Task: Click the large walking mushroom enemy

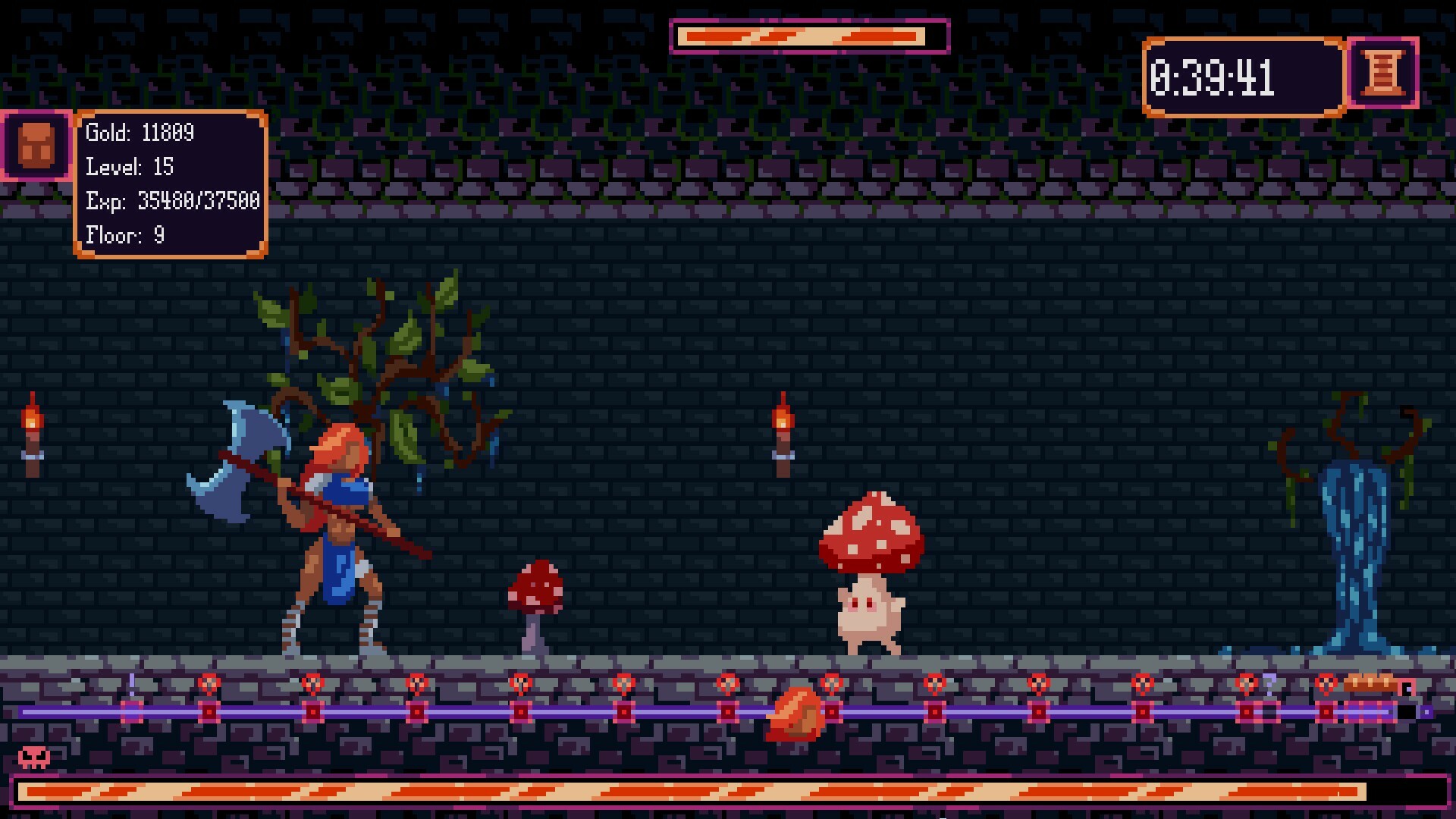Action: click(872, 569)
